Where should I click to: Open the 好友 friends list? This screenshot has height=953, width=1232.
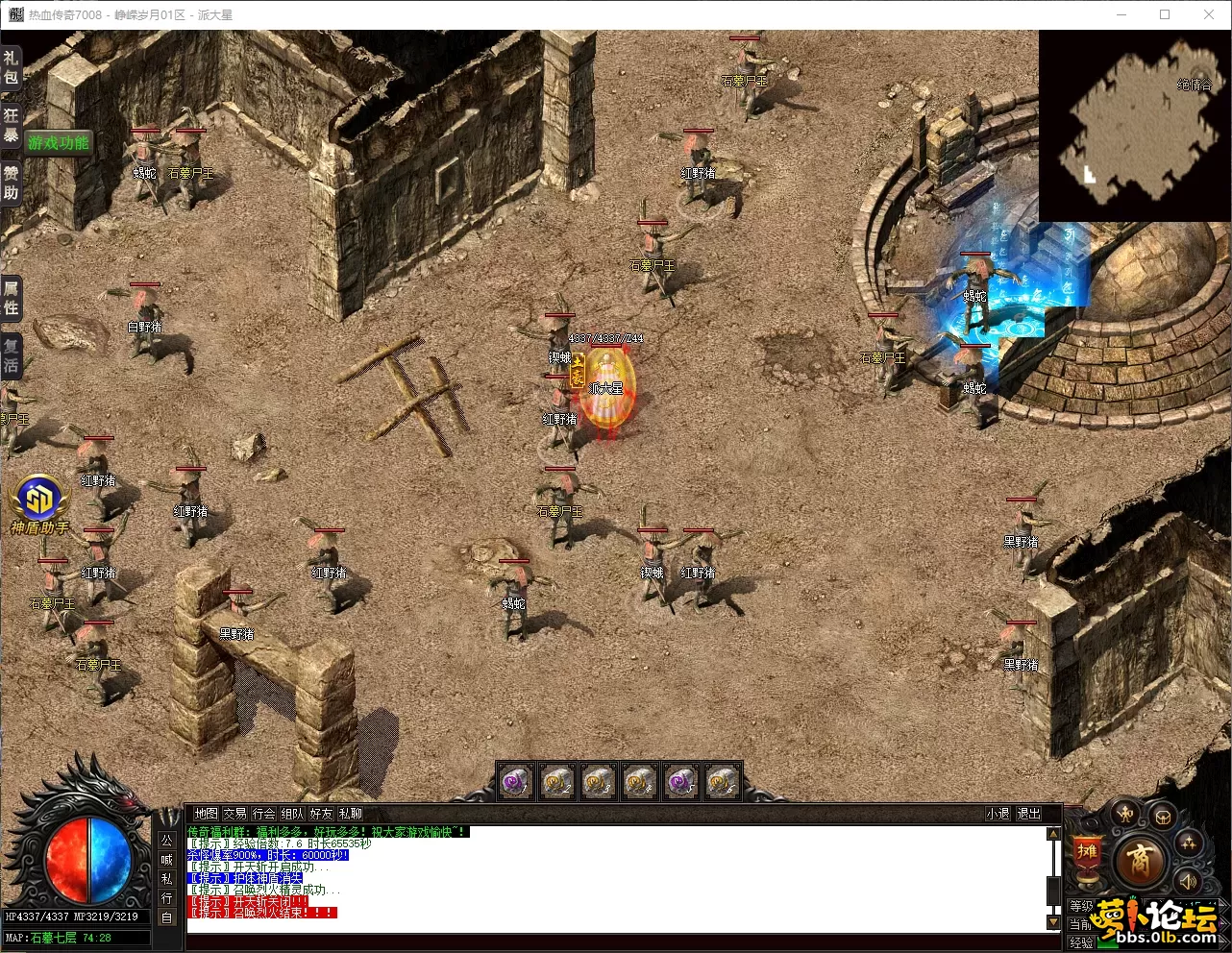(x=321, y=814)
